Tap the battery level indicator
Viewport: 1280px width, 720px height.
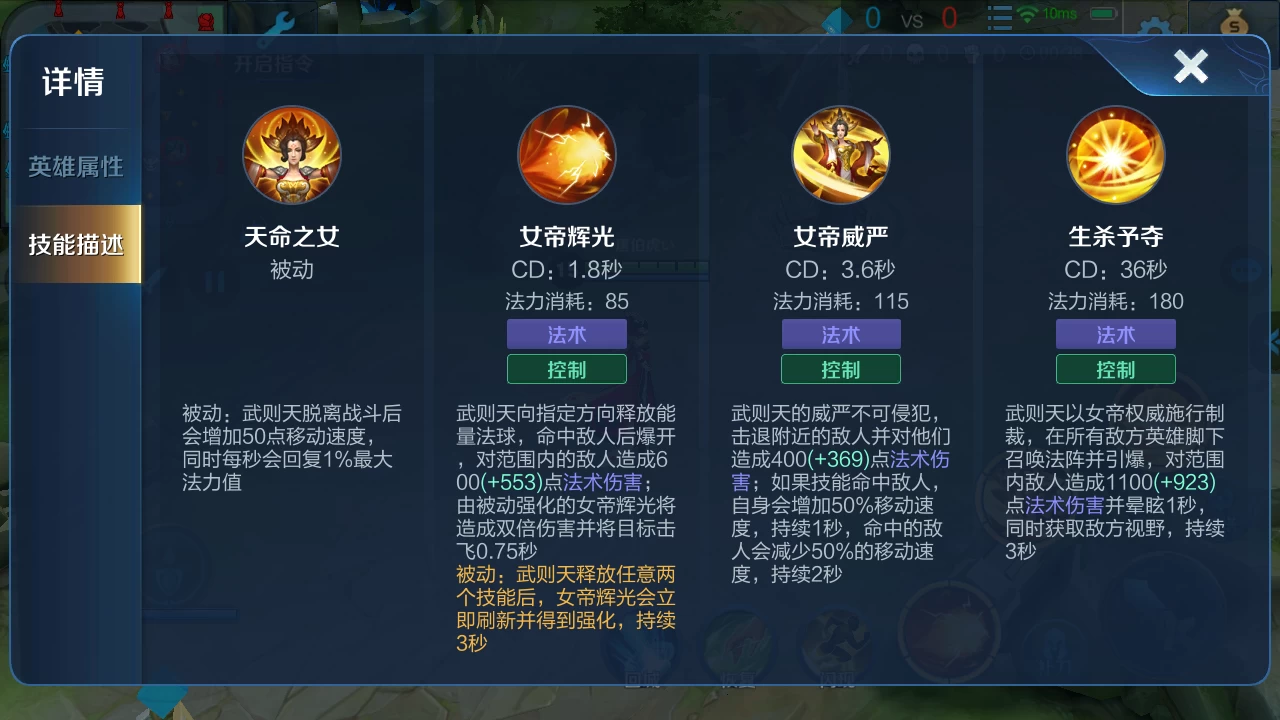pos(1102,15)
